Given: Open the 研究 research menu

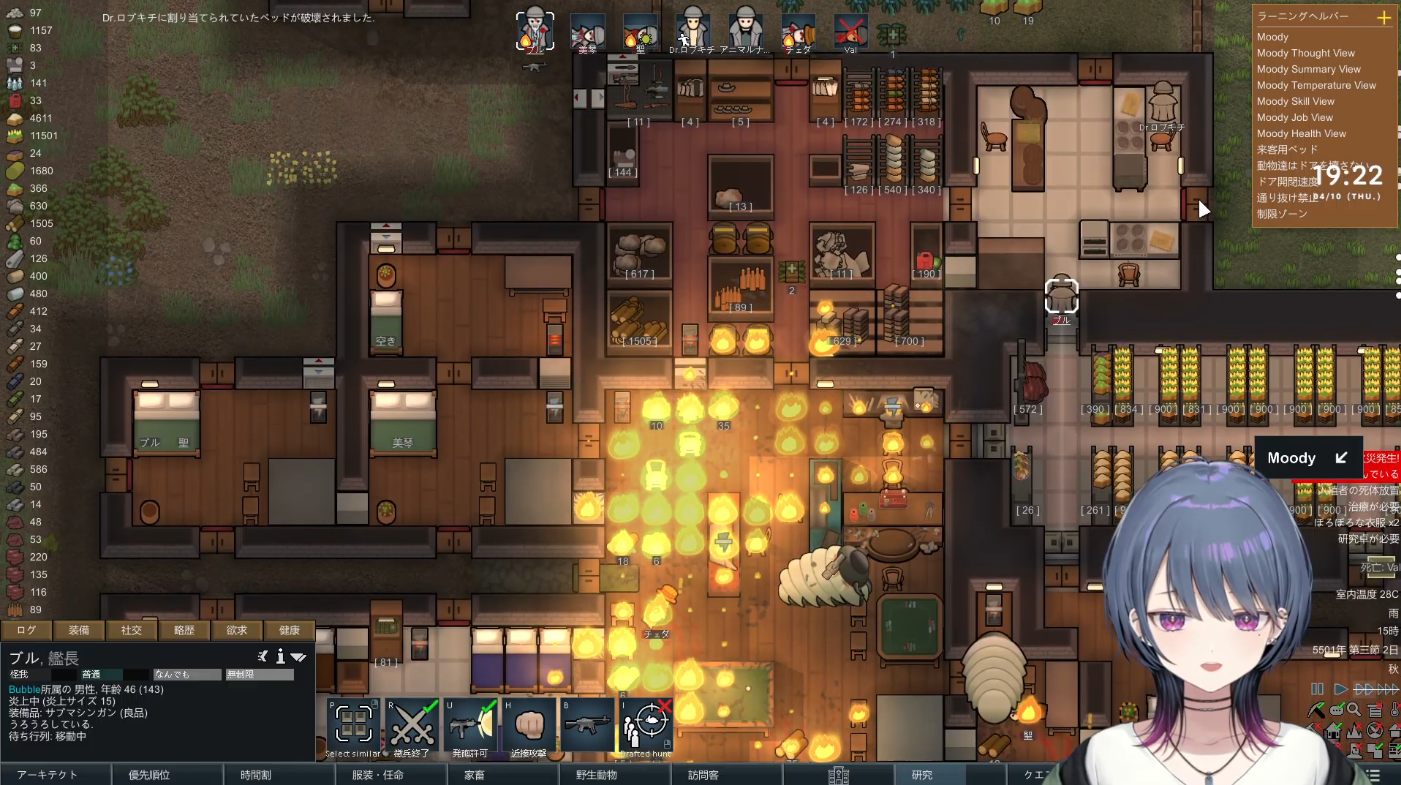Looking at the screenshot, I should [921, 775].
